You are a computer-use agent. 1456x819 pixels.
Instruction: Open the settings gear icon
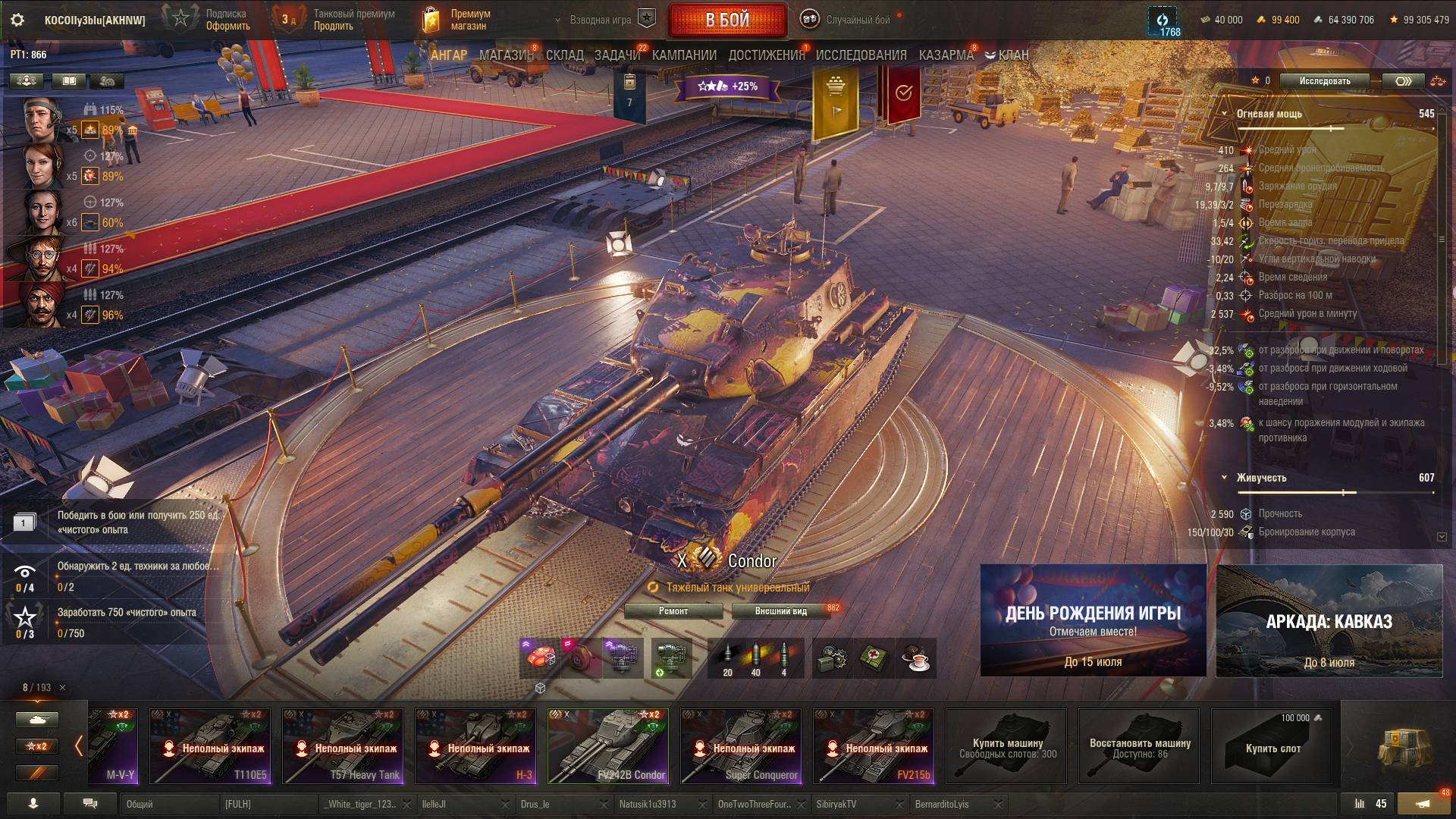17,20
